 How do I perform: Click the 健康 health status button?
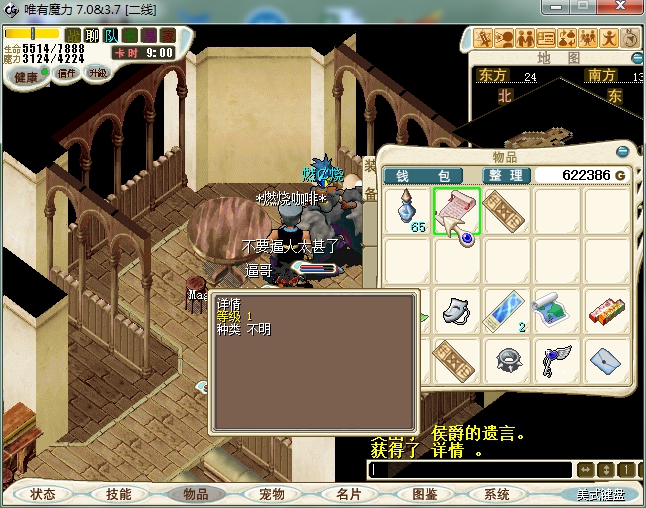click(25, 76)
